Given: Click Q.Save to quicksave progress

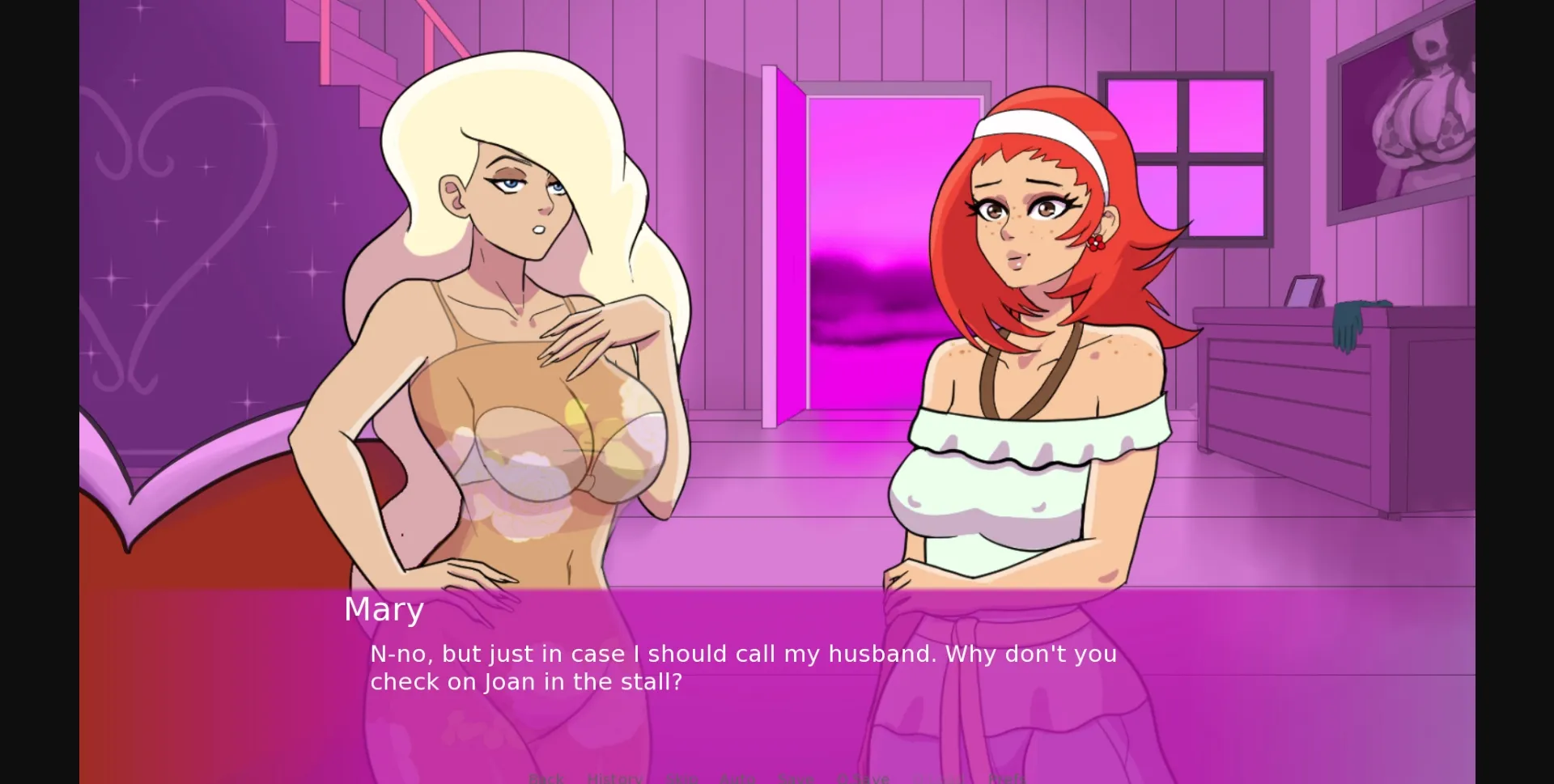Looking at the screenshot, I should 863,777.
